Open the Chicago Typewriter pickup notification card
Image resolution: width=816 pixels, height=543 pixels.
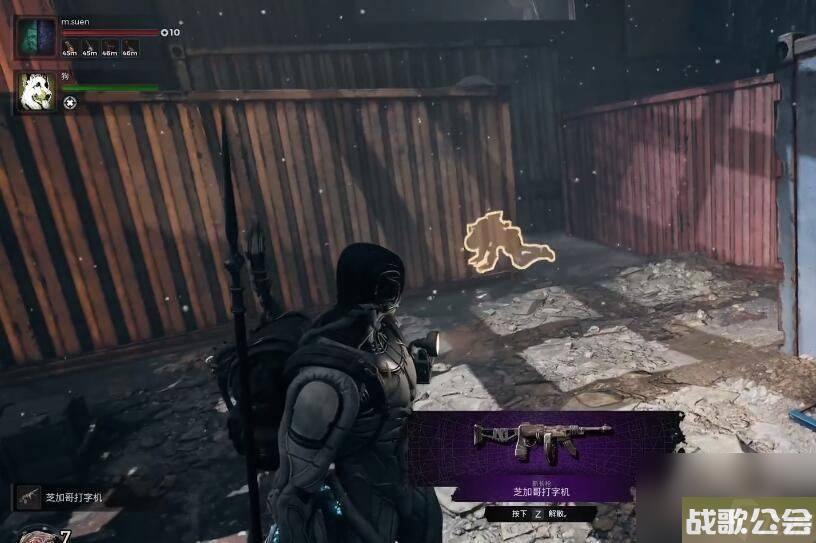point(543,456)
